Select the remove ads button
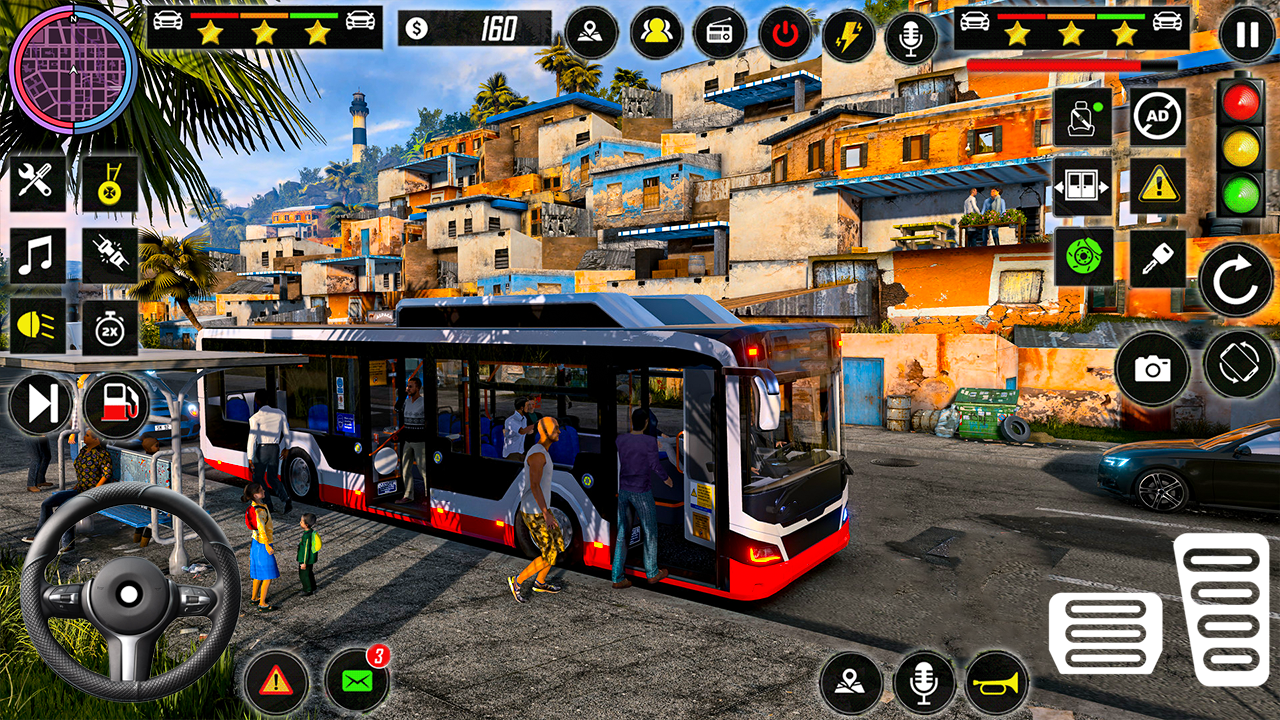The height and width of the screenshot is (720, 1280). tap(1158, 117)
